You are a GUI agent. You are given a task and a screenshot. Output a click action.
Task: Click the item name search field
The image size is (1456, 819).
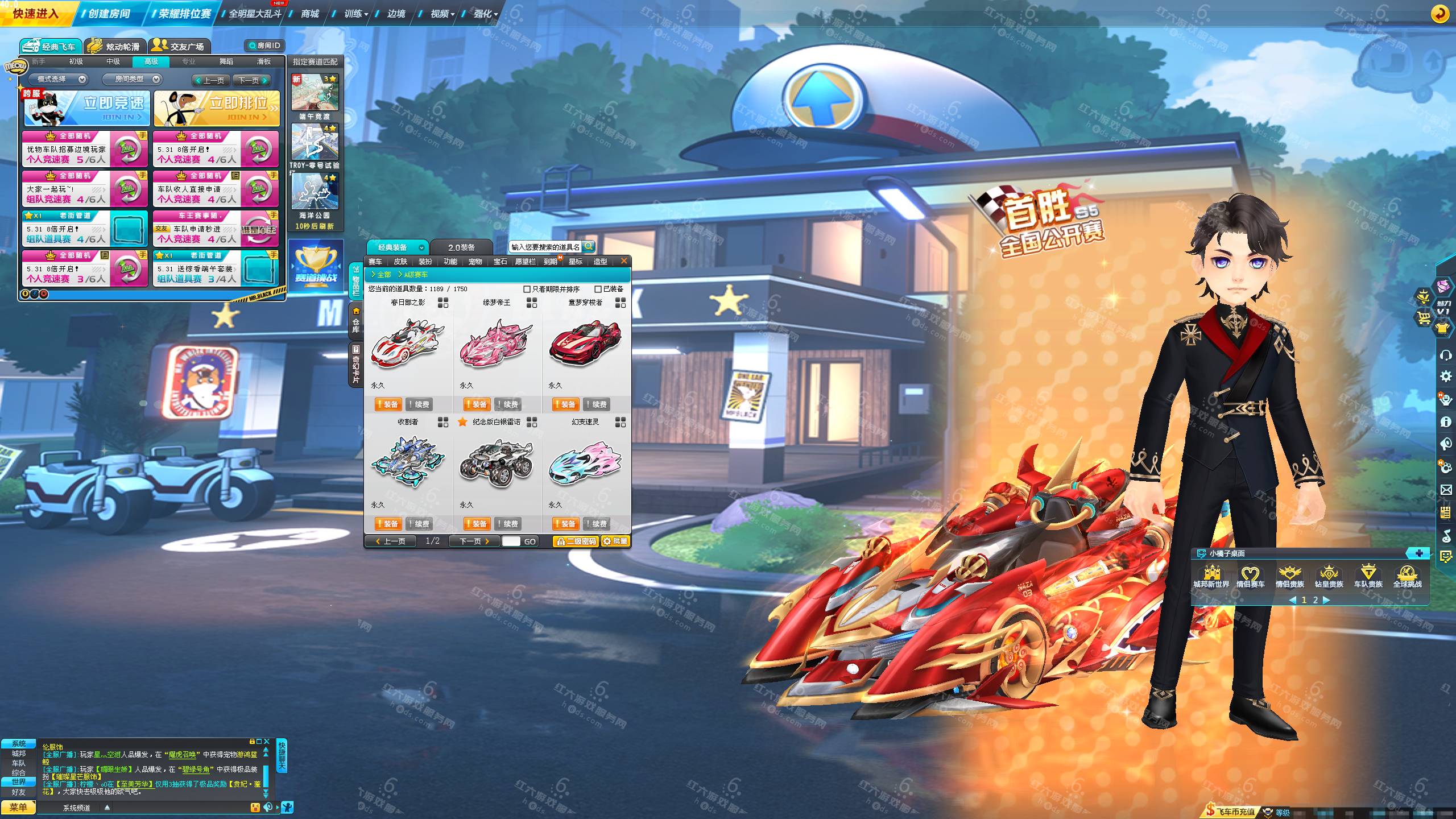click(545, 247)
